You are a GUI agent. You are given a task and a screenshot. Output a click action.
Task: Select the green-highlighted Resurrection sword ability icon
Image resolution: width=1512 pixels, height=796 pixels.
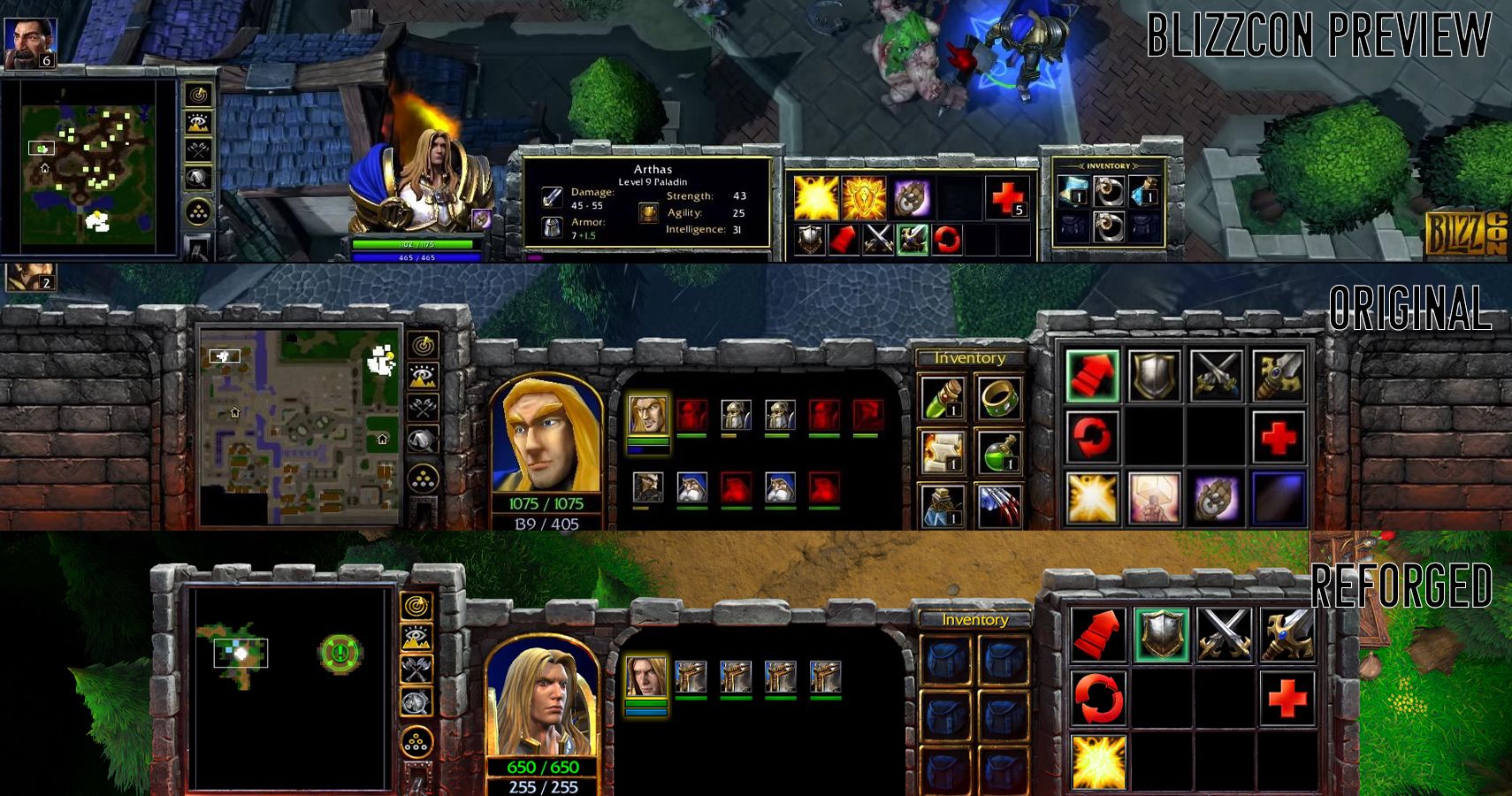point(913,240)
